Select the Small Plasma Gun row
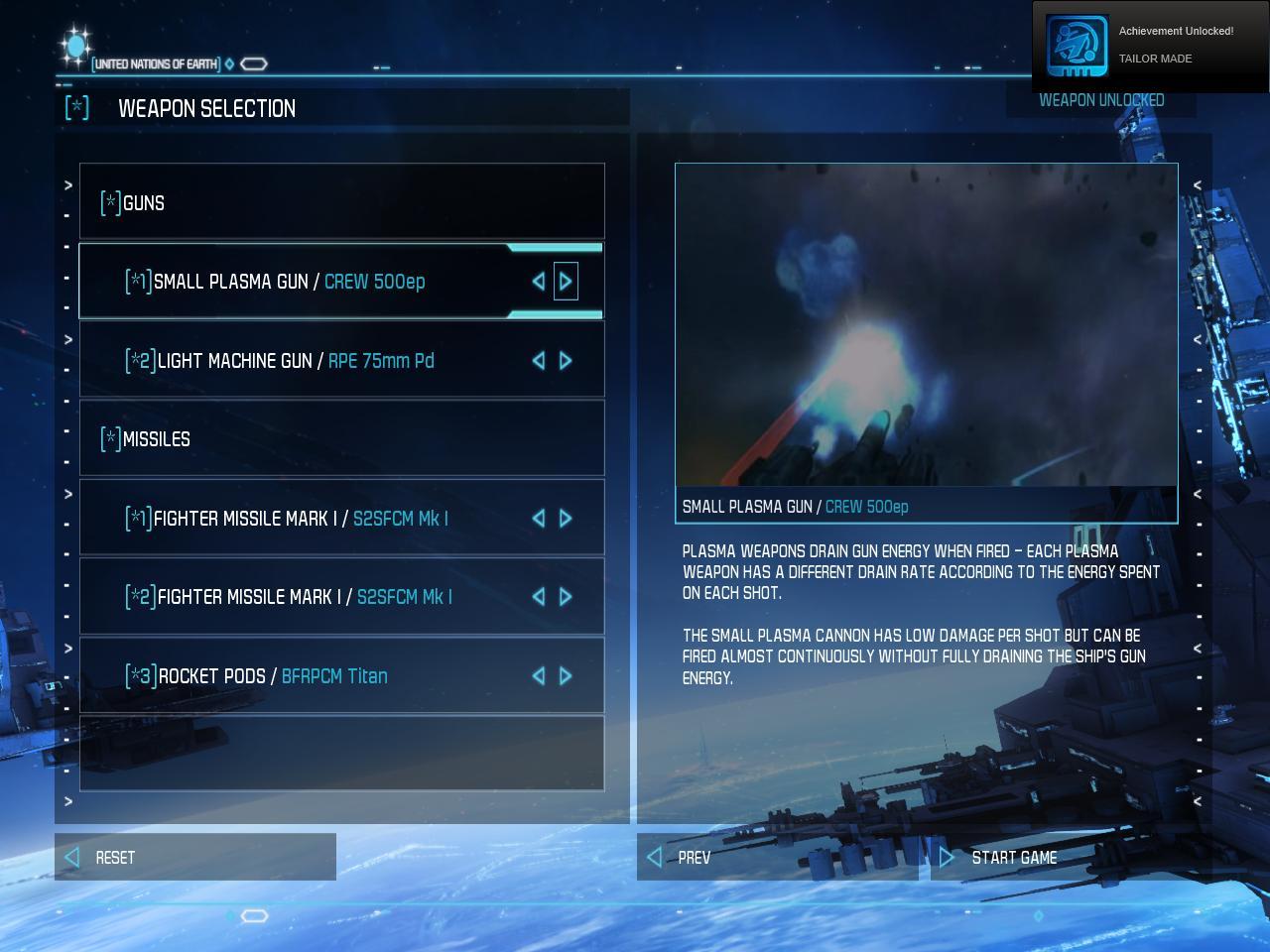1270x952 pixels. click(288, 282)
